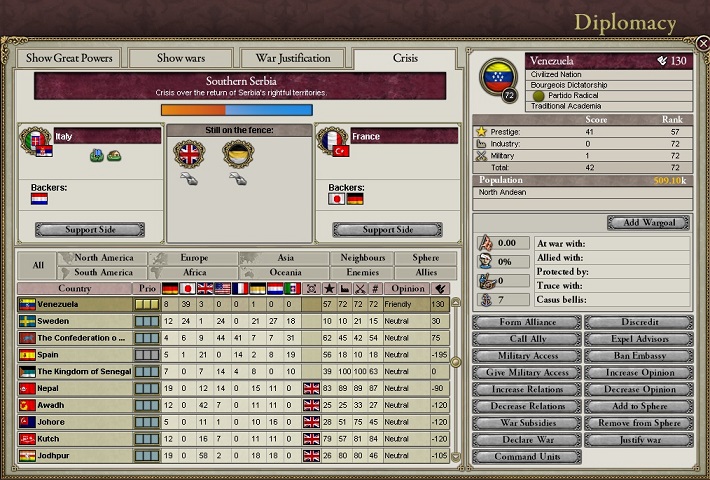Image resolution: width=710 pixels, height=480 pixels.
Task: Form Alliance with the selected country
Action: [526, 323]
